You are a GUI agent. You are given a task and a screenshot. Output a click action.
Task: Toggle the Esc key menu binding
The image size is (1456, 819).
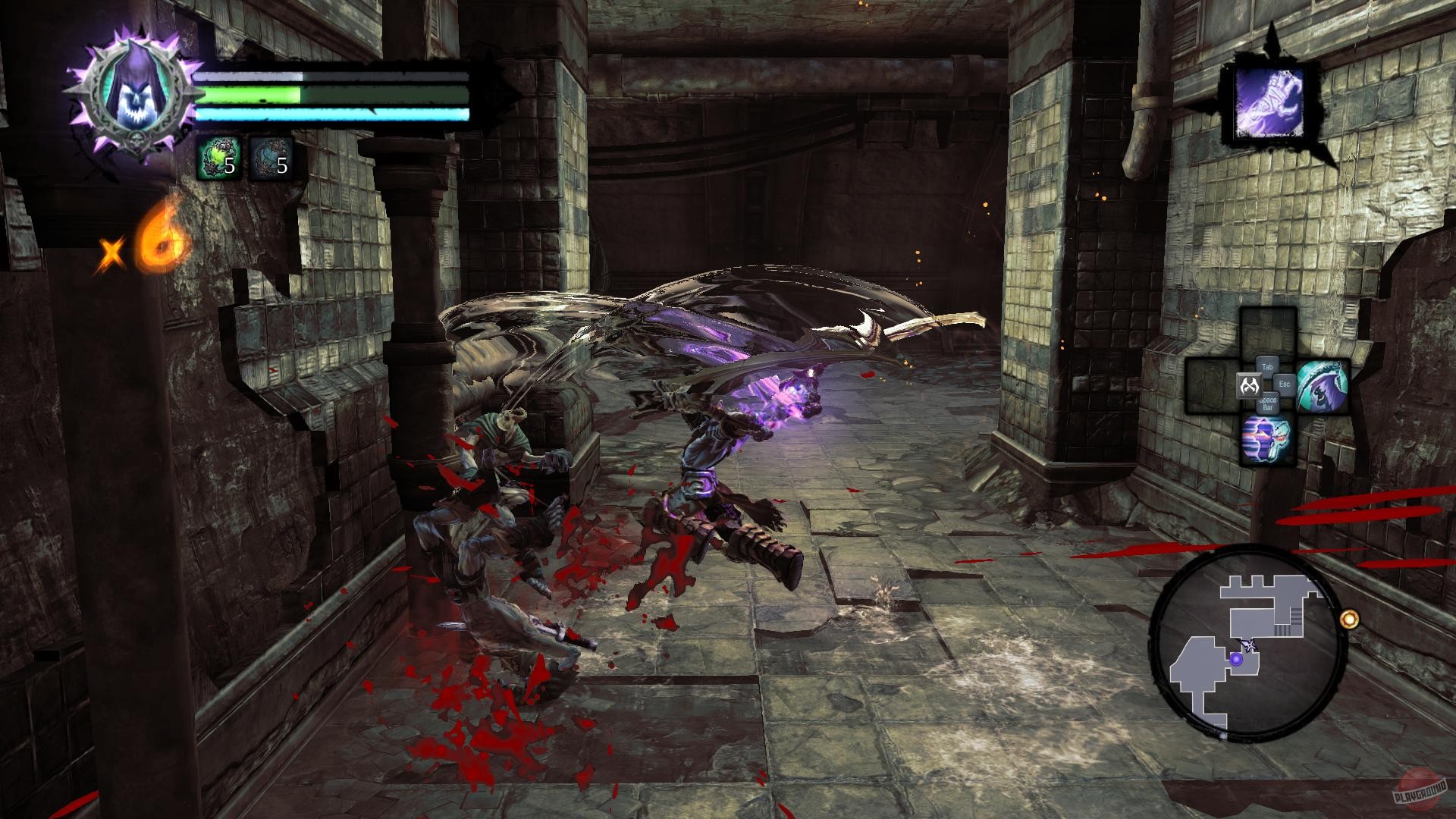click(x=1285, y=384)
